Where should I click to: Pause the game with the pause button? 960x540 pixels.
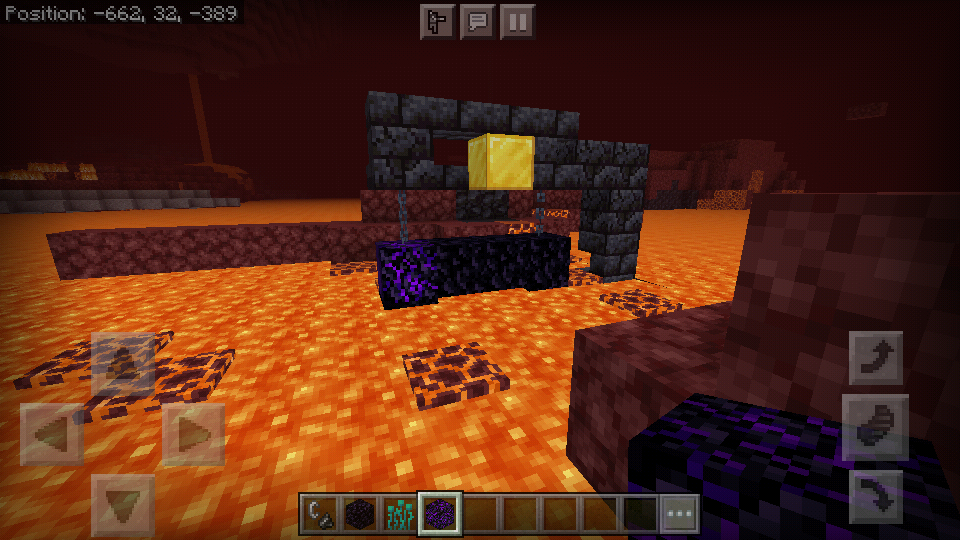point(517,22)
